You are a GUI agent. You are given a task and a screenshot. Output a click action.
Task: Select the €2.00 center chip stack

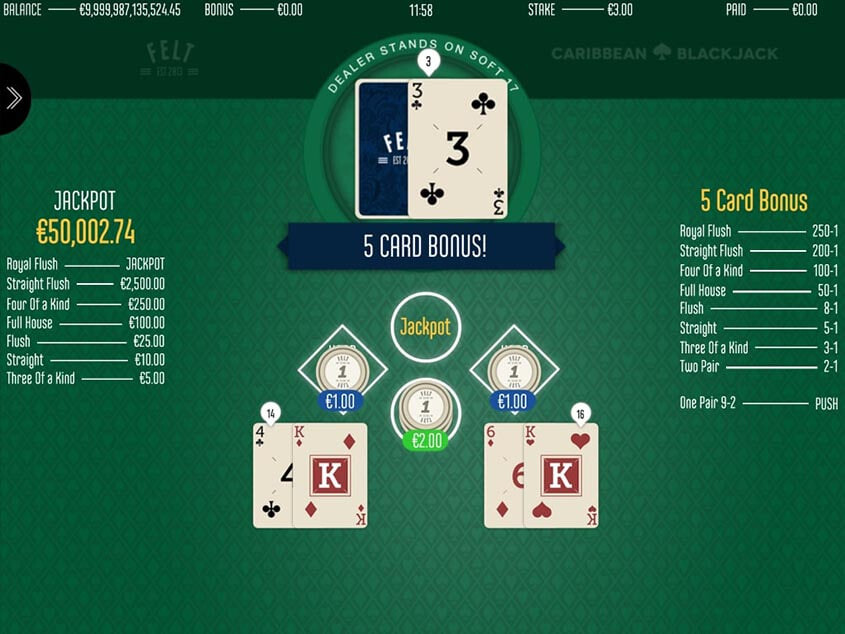pyautogui.click(x=425, y=410)
